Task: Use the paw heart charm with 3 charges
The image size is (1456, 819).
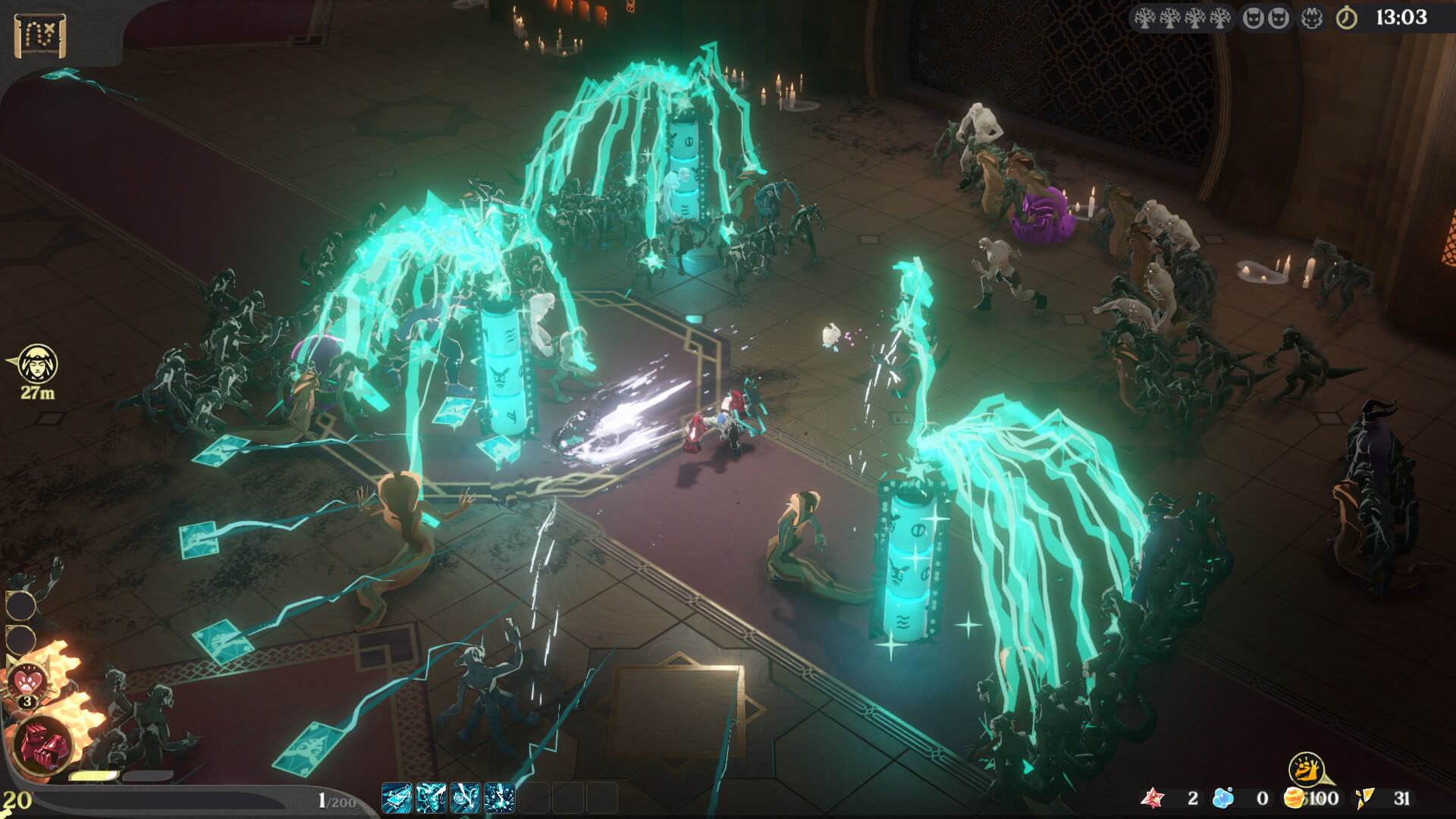Action: coord(28,680)
